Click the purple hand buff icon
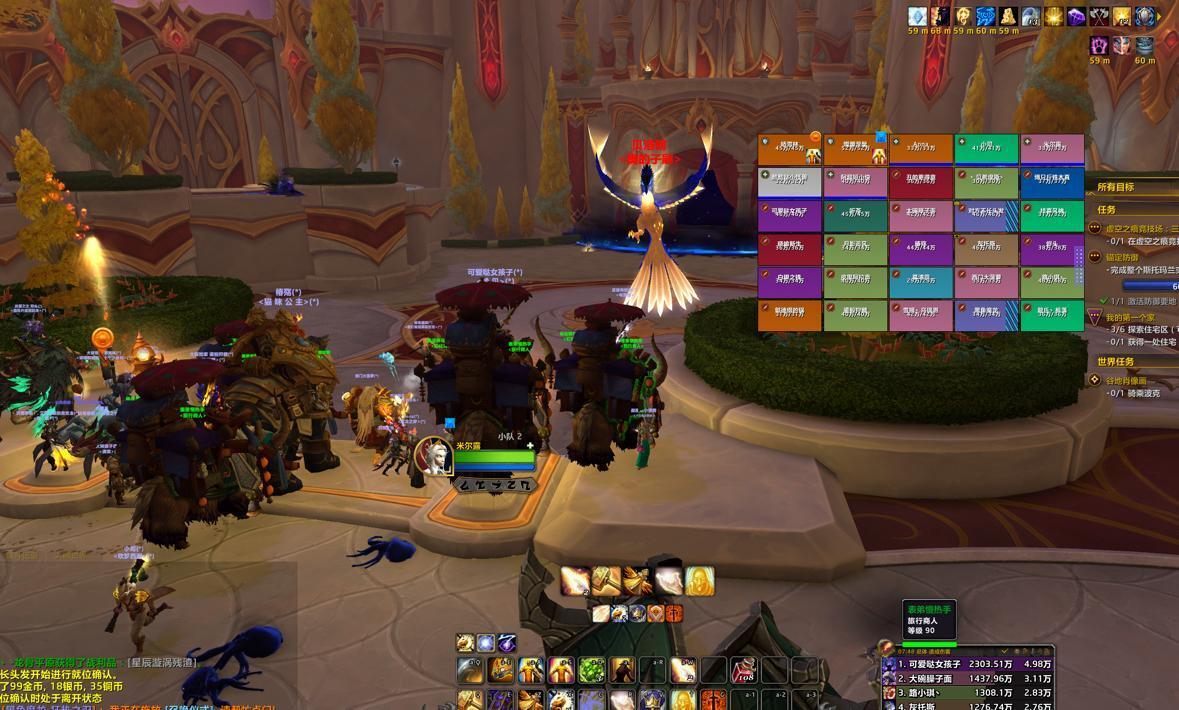The width and height of the screenshot is (1179, 710). tap(1098, 45)
